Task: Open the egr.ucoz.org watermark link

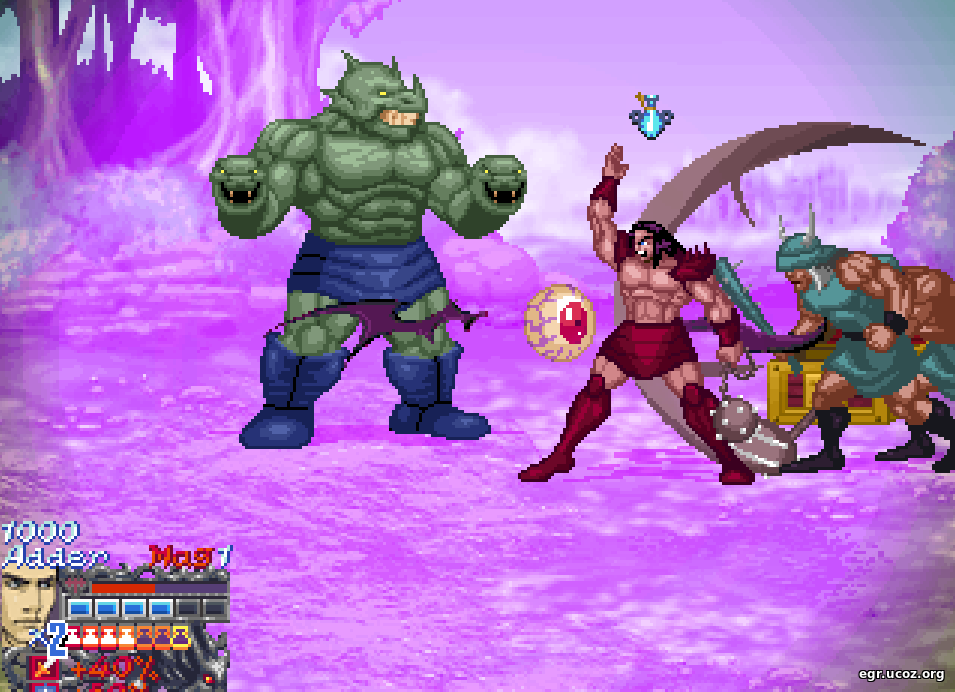Action: click(x=901, y=674)
